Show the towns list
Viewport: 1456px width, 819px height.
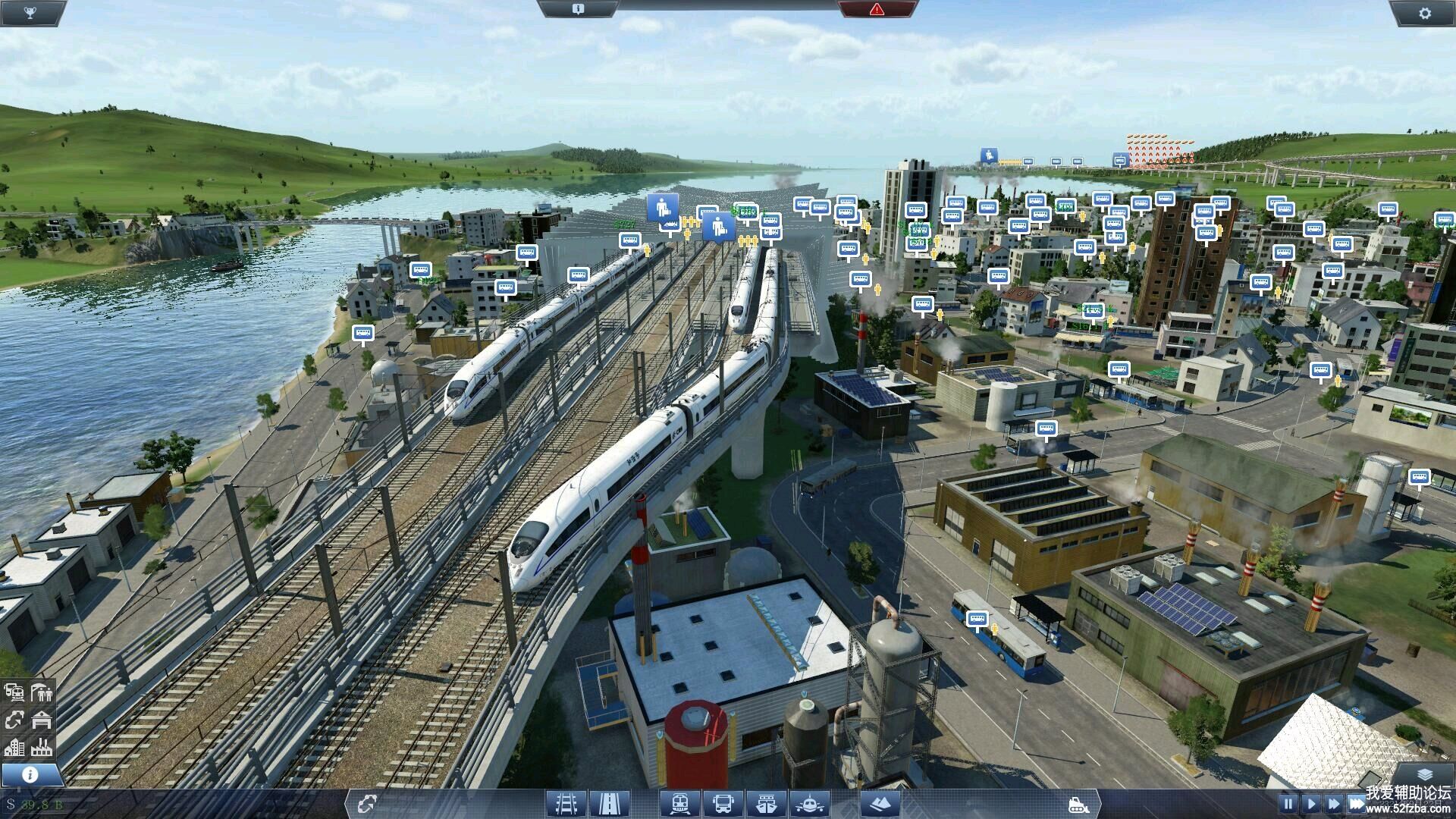(14, 747)
